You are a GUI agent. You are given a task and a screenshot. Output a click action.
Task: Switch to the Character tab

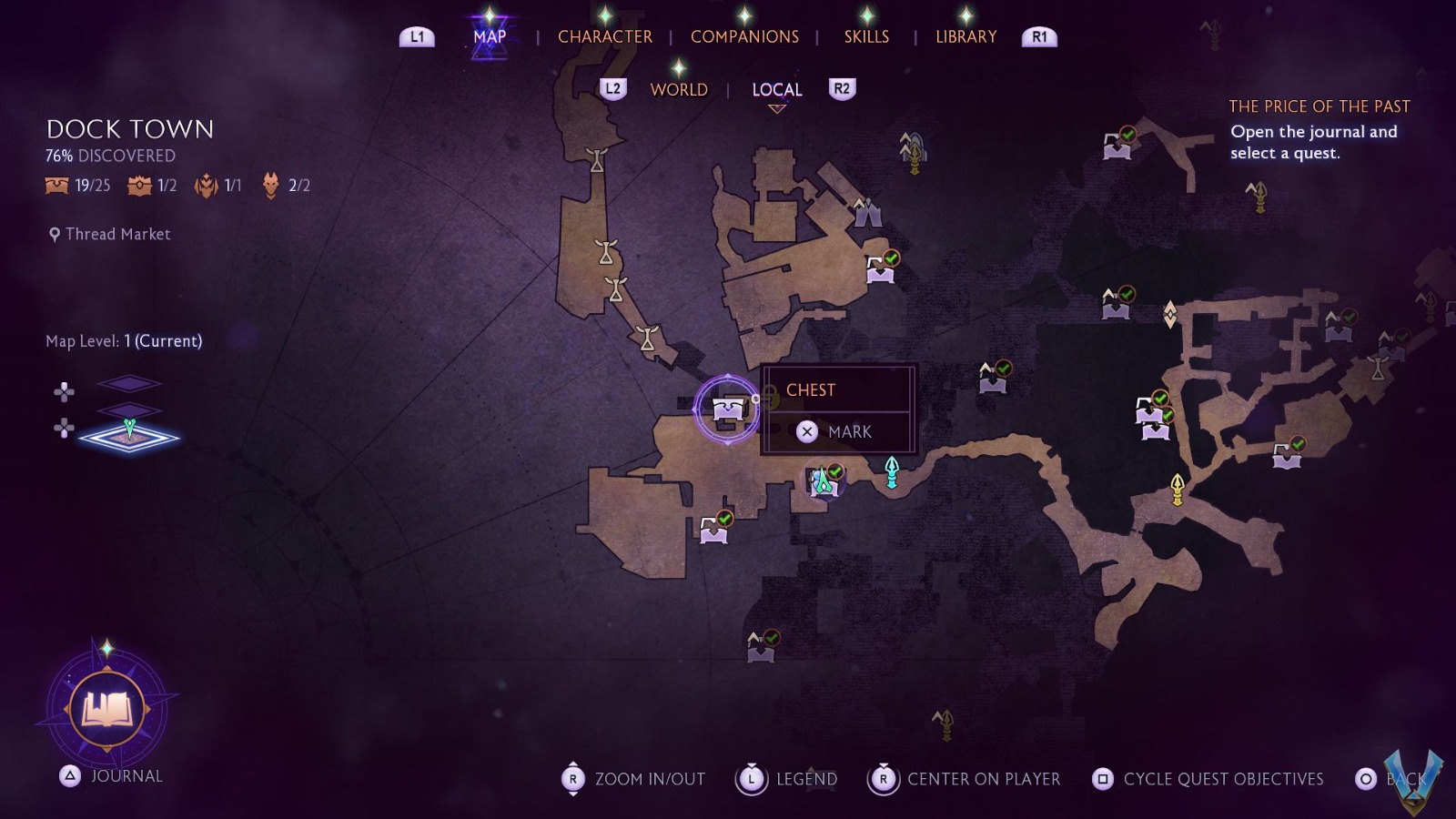(x=604, y=36)
